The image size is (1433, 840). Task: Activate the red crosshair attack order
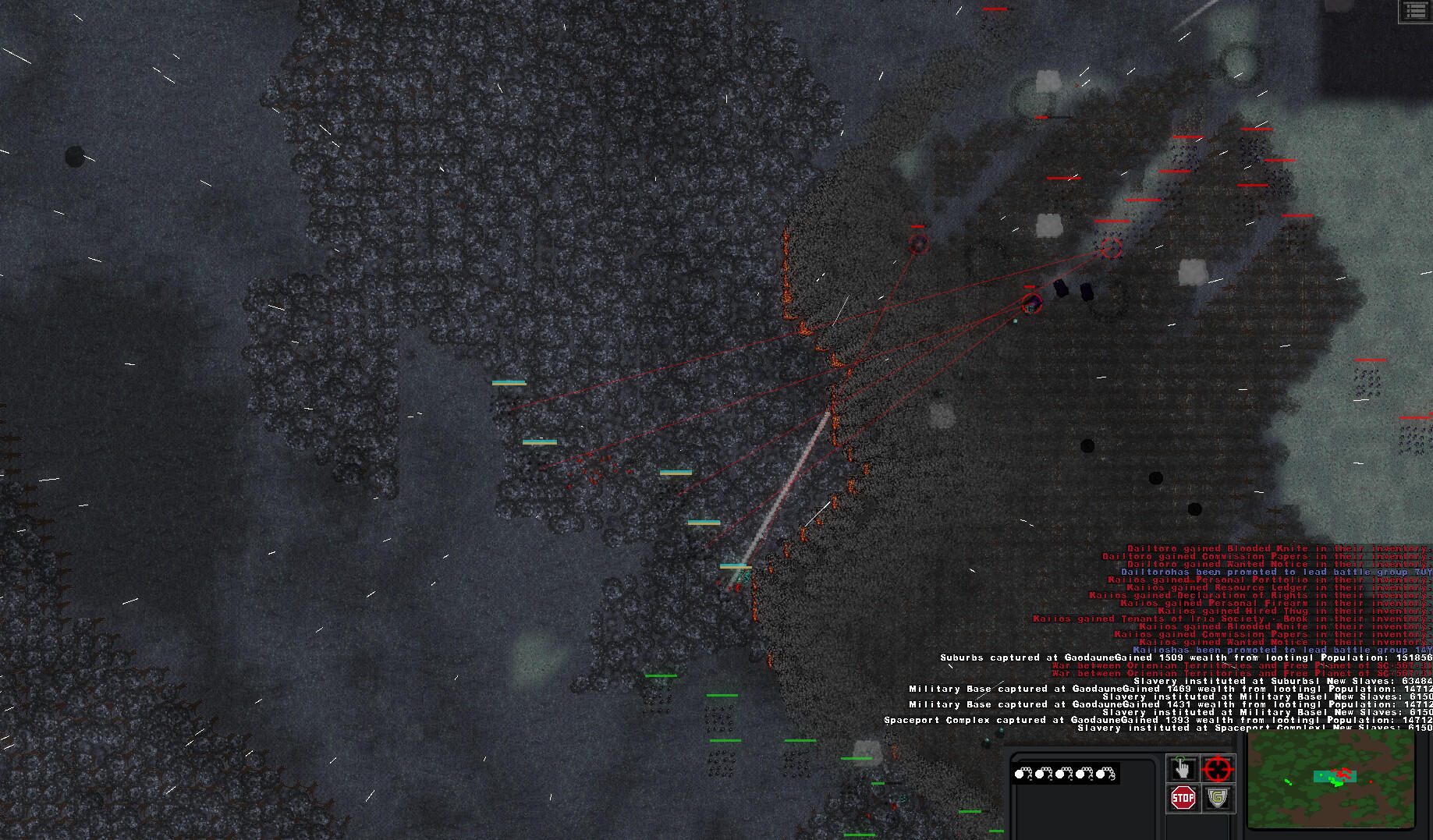click(1218, 767)
